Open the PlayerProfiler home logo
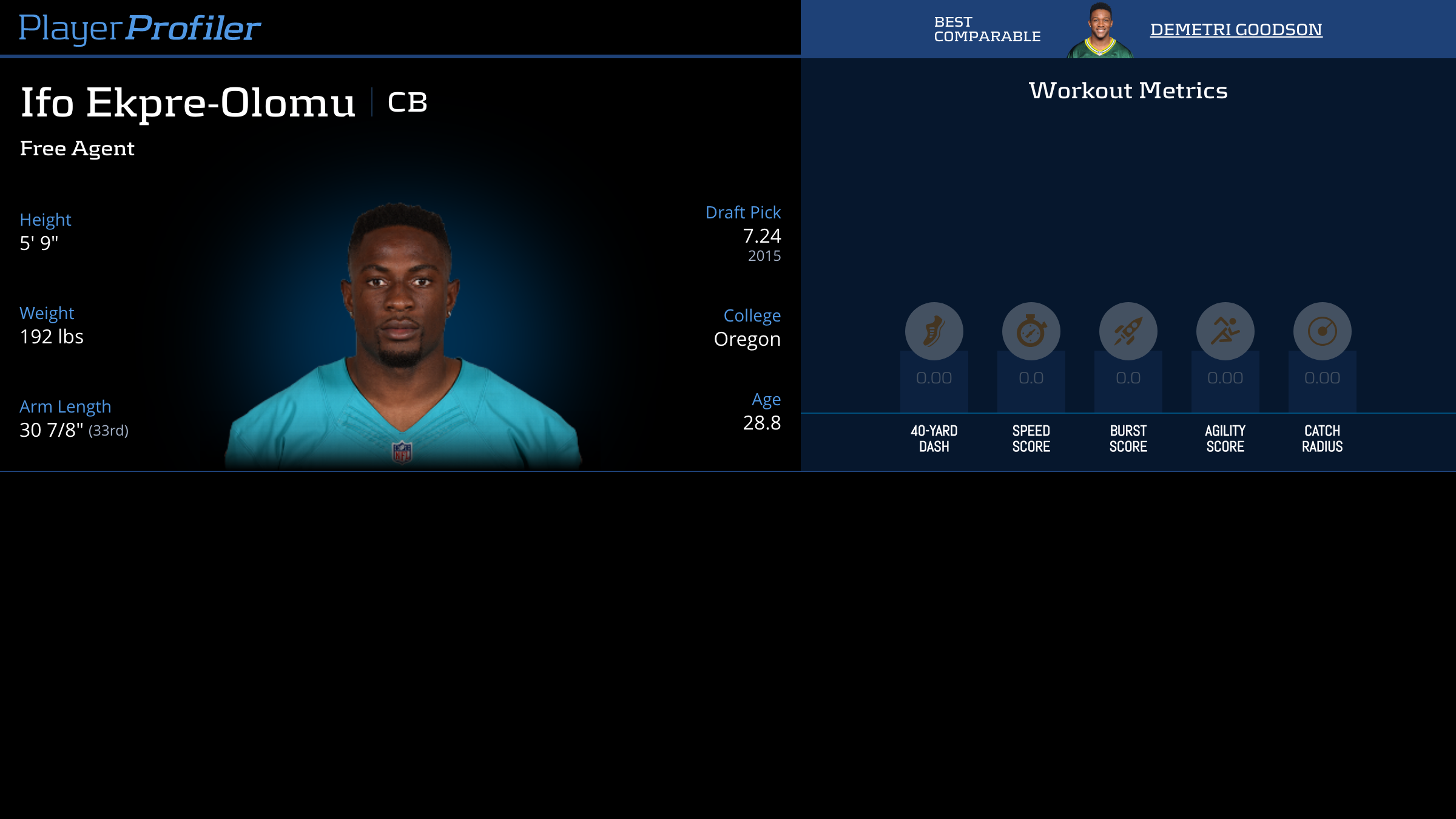Screen dimensions: 1456x819 click(140, 28)
